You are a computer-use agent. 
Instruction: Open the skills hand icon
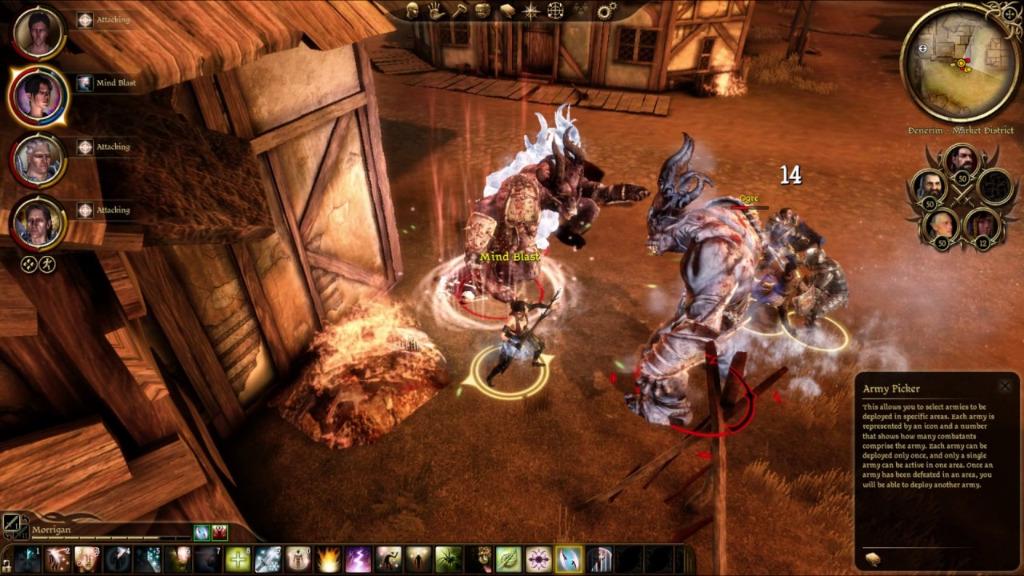coord(436,10)
